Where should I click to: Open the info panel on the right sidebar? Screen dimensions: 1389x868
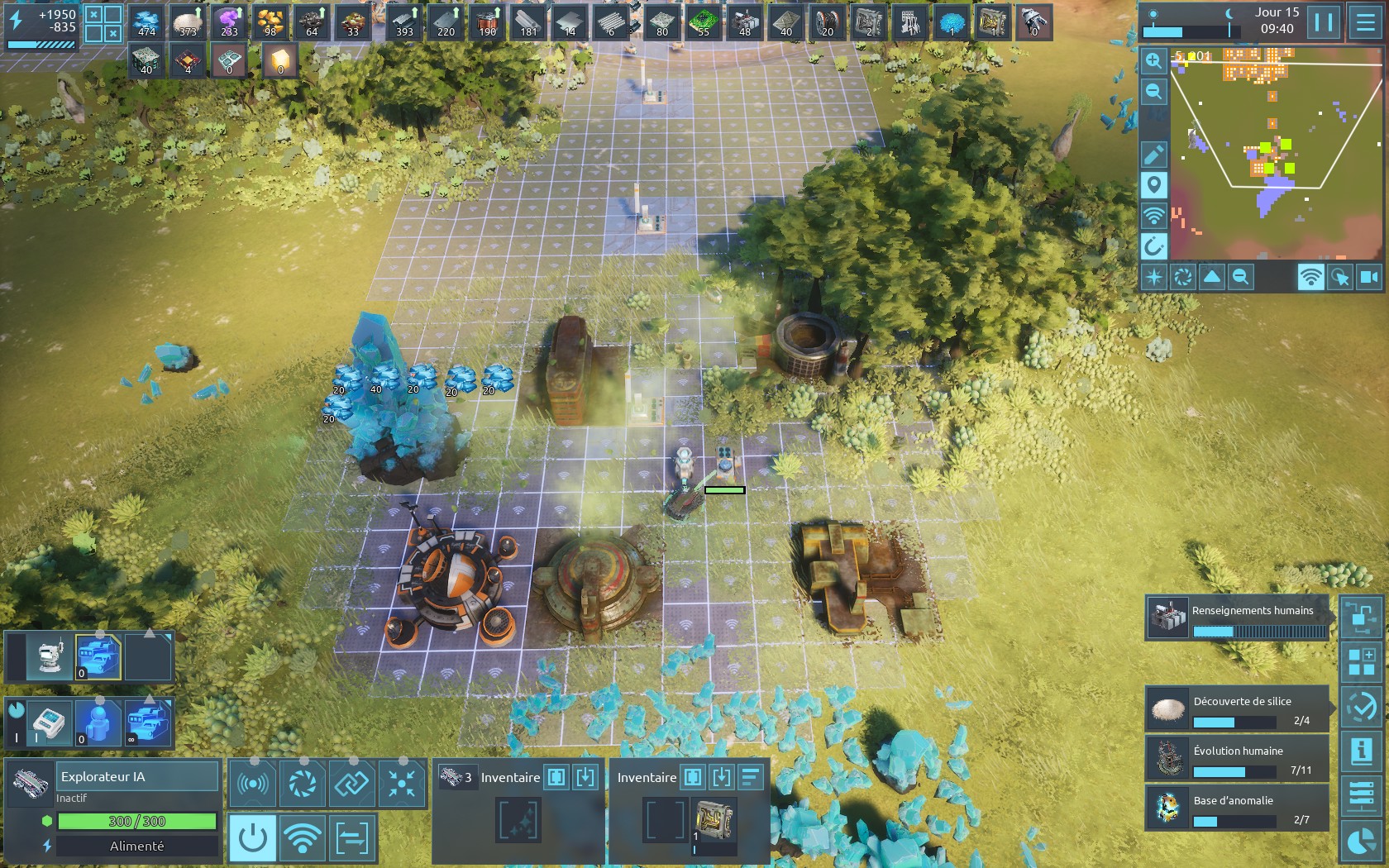[x=1361, y=751]
